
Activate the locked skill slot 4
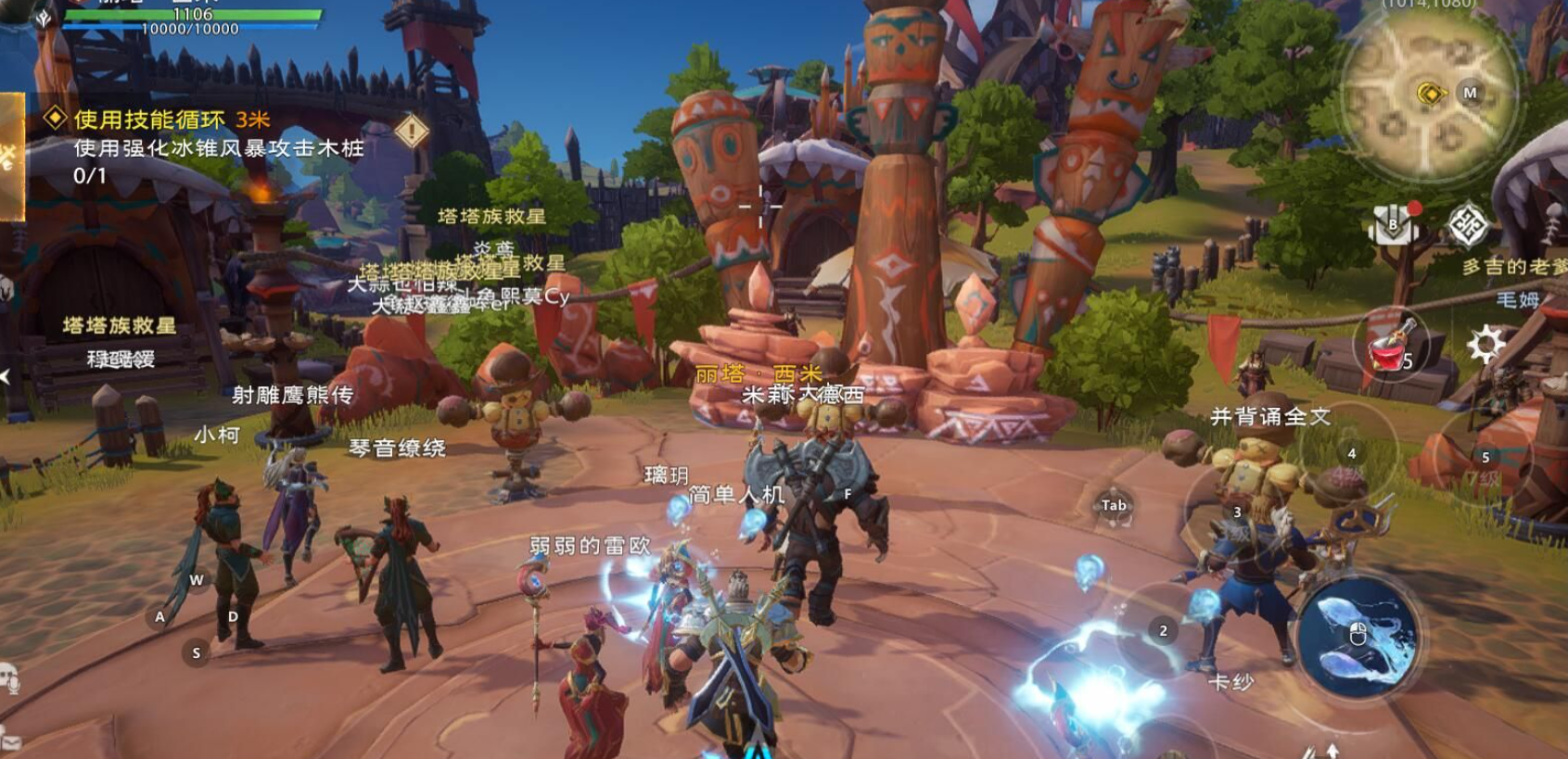point(1350,454)
